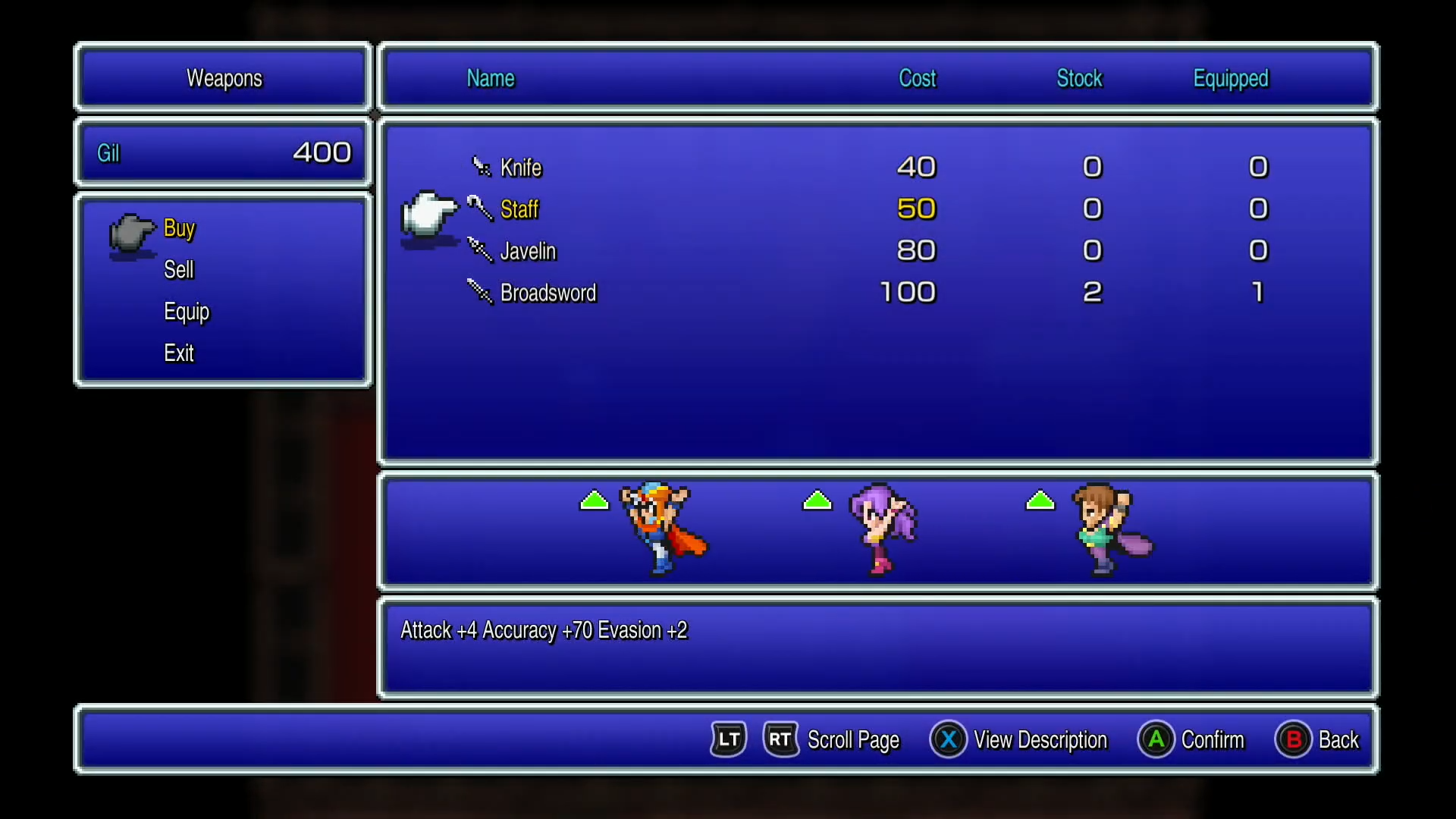Toggle the green arrow above the purple-haired sprite
This screenshot has height=819, width=1456.
coord(817,500)
